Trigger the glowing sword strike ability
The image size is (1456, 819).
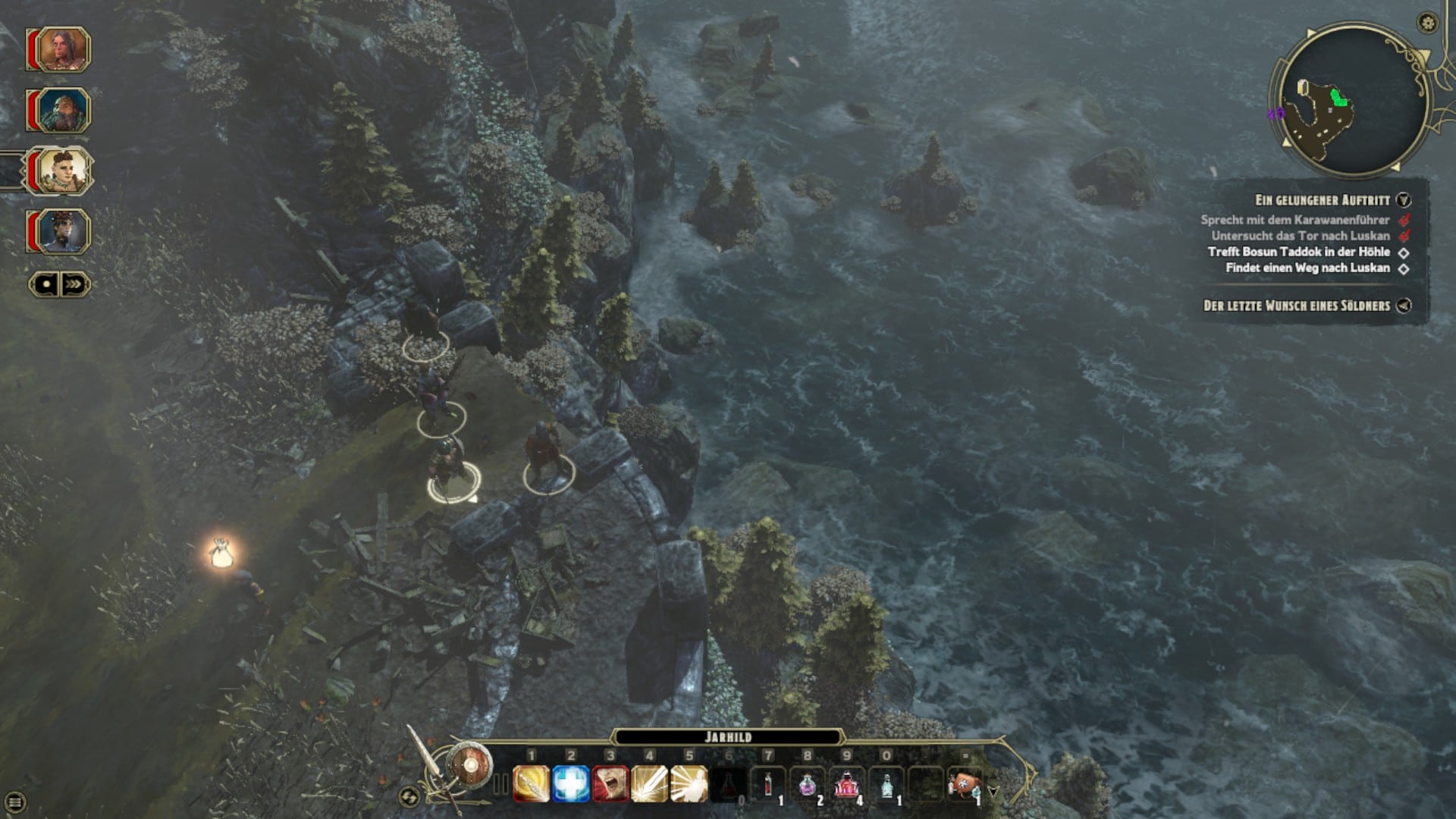[649, 784]
